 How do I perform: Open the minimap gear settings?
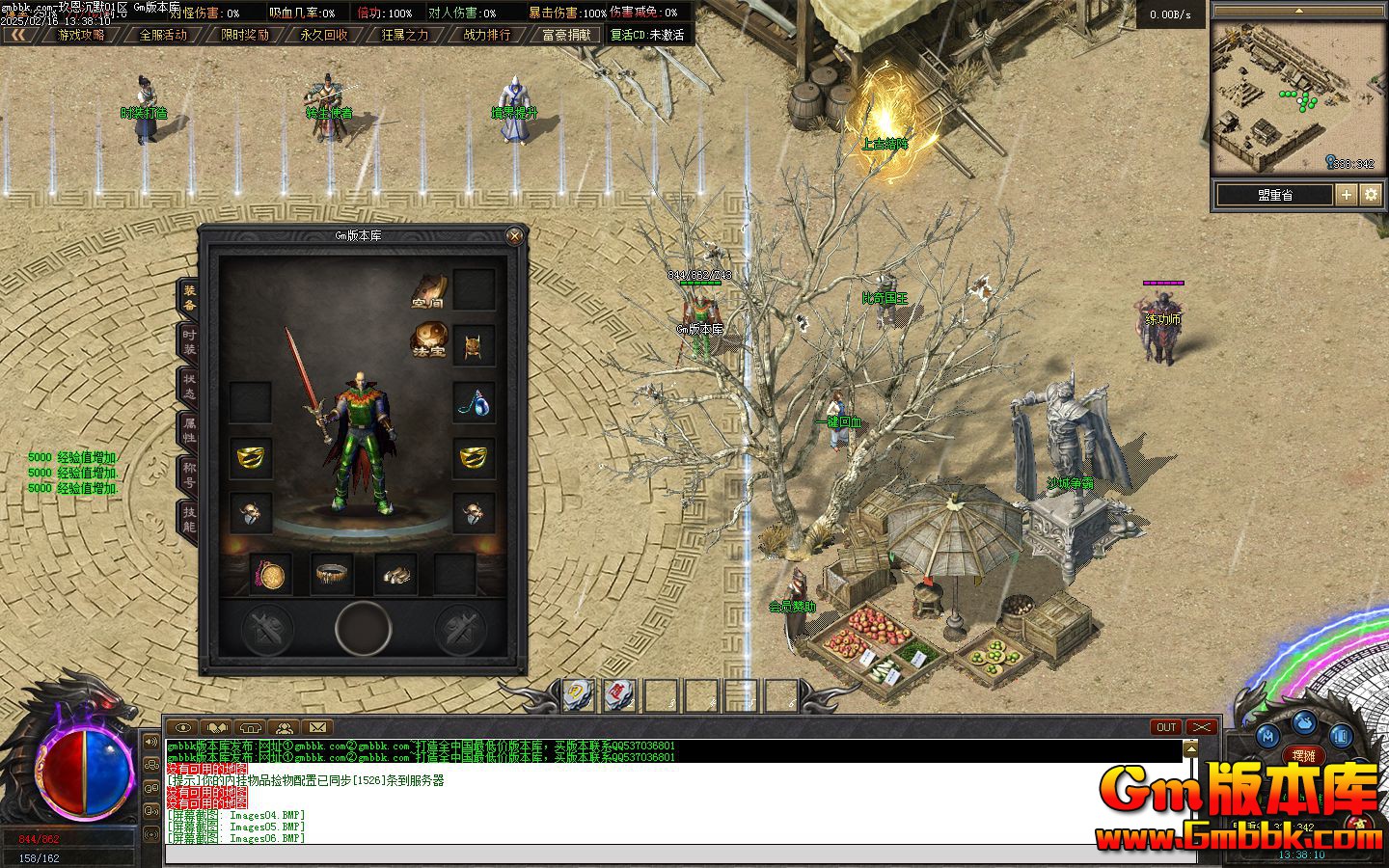(1372, 195)
